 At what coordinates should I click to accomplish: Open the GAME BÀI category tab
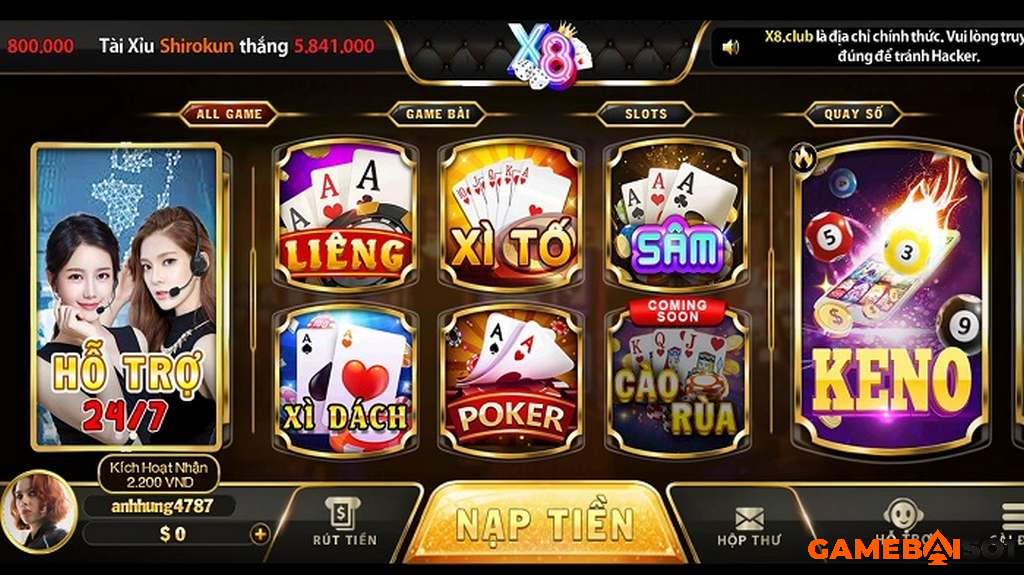438,114
